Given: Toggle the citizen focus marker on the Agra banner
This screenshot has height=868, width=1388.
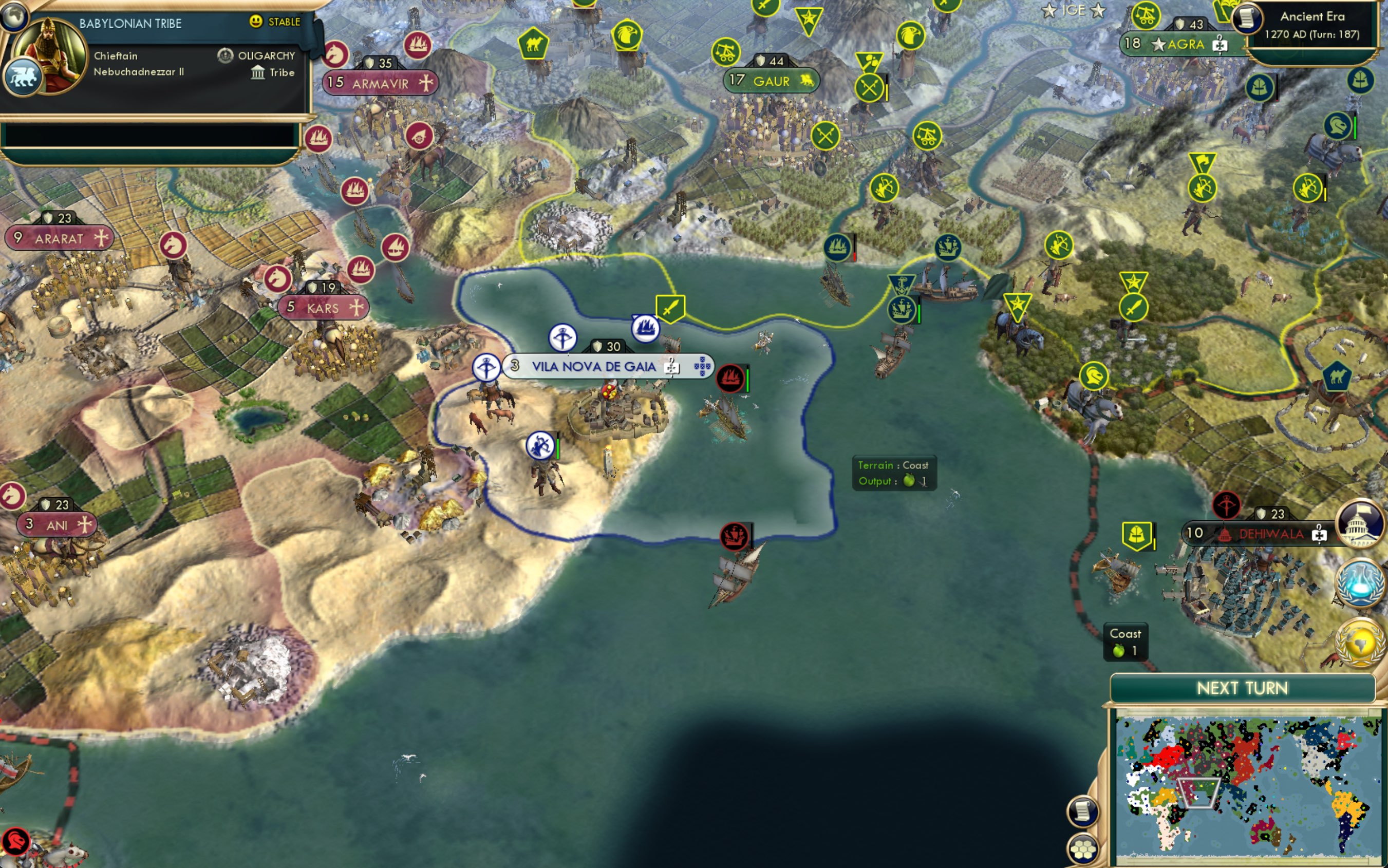Looking at the screenshot, I should pos(1221,45).
